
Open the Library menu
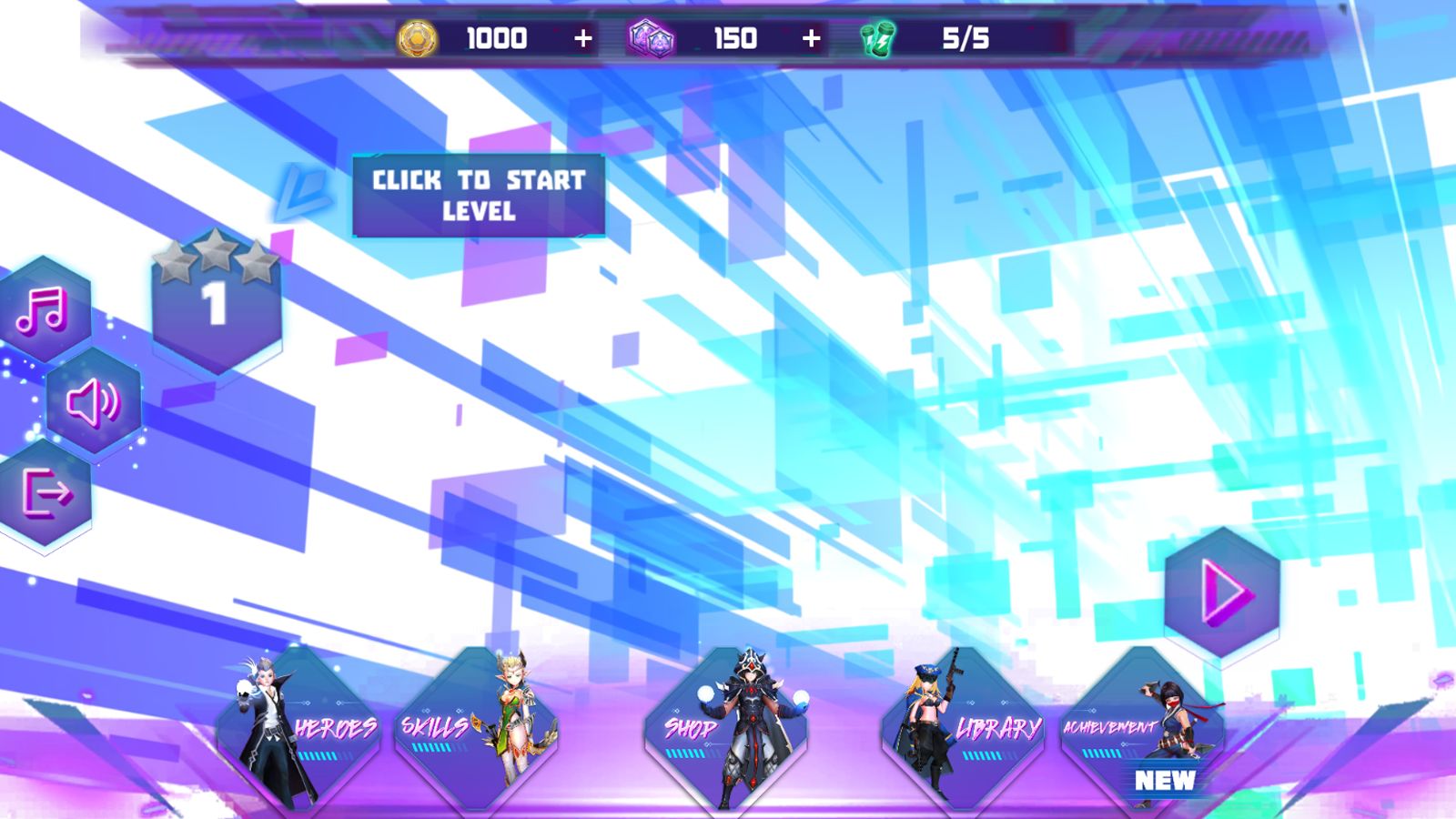[963, 730]
